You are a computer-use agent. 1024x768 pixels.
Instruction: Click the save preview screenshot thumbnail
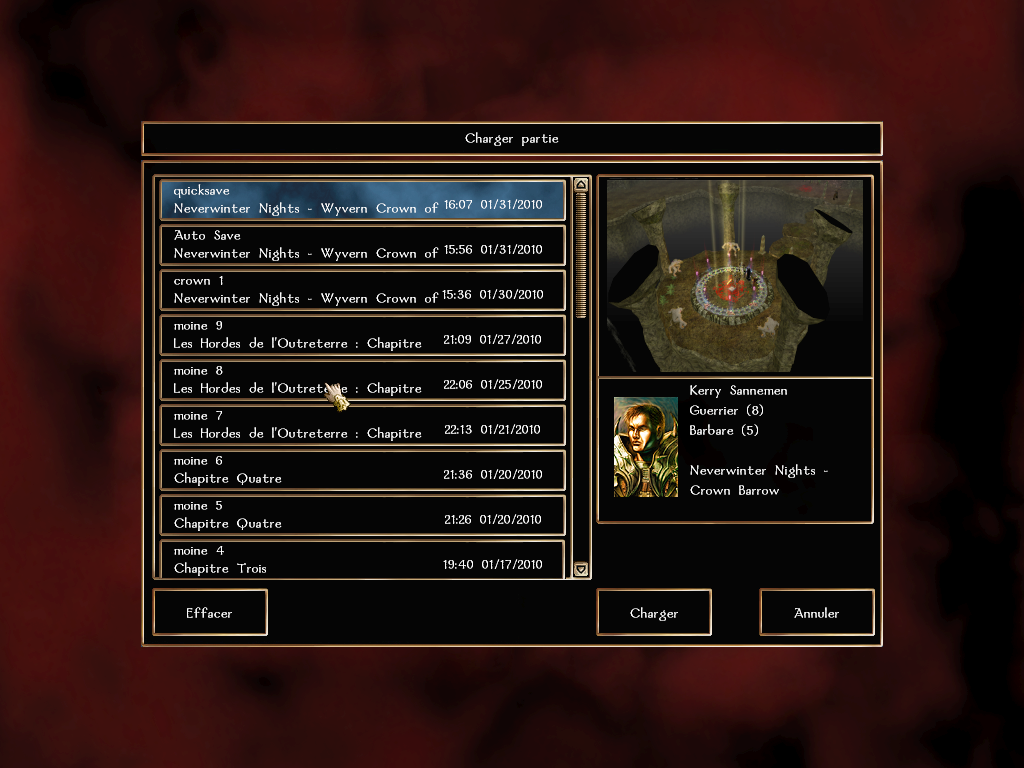(735, 276)
